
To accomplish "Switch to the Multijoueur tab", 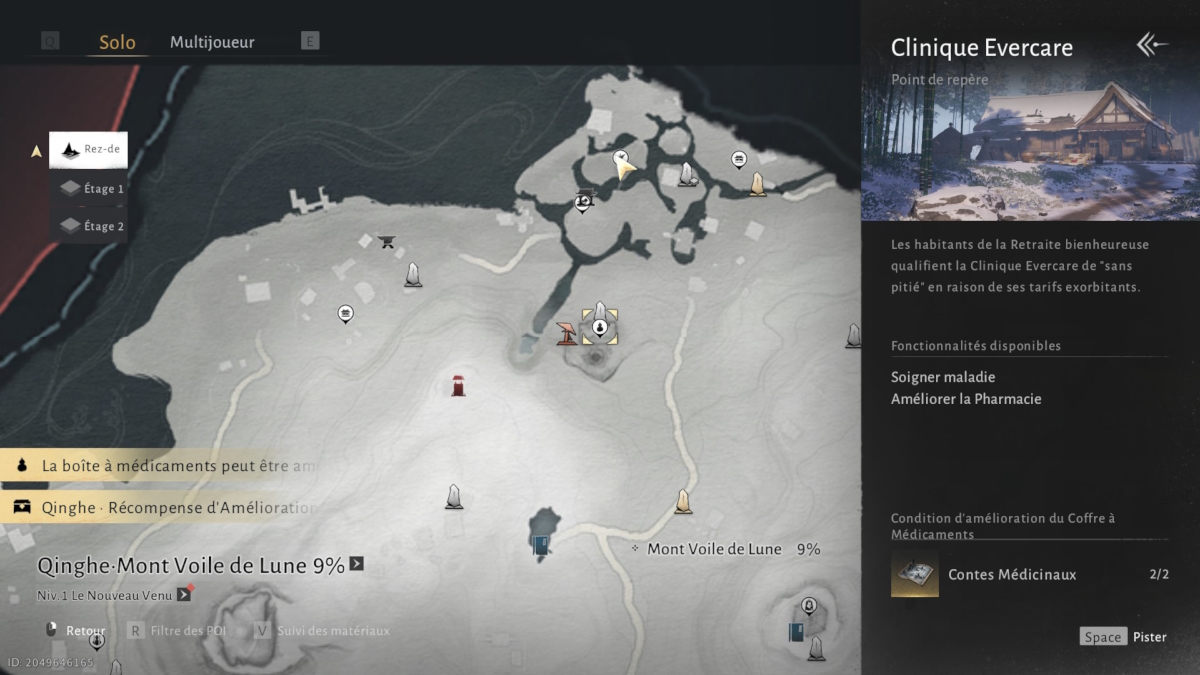I will point(212,42).
